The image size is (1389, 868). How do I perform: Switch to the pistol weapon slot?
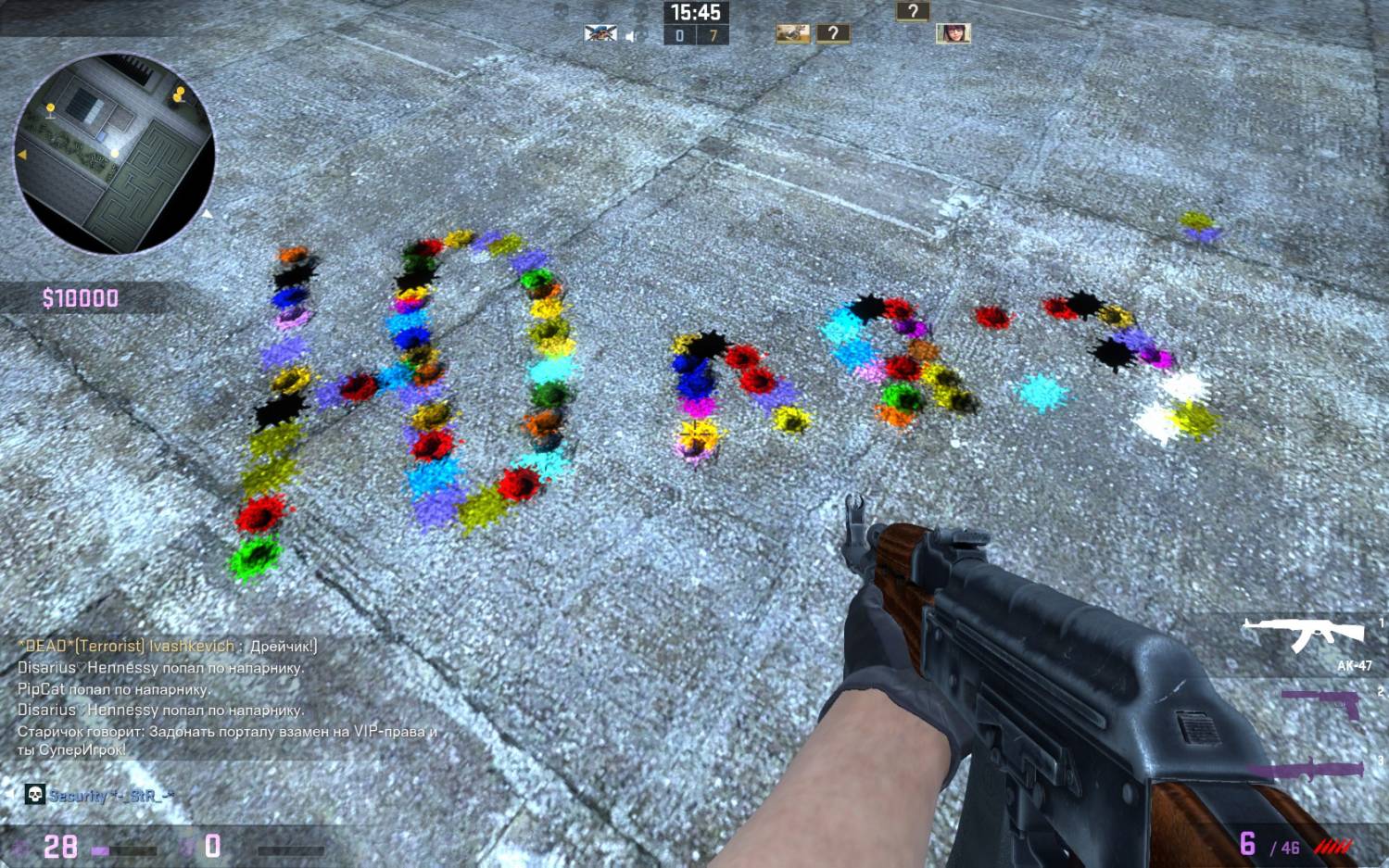(1323, 701)
